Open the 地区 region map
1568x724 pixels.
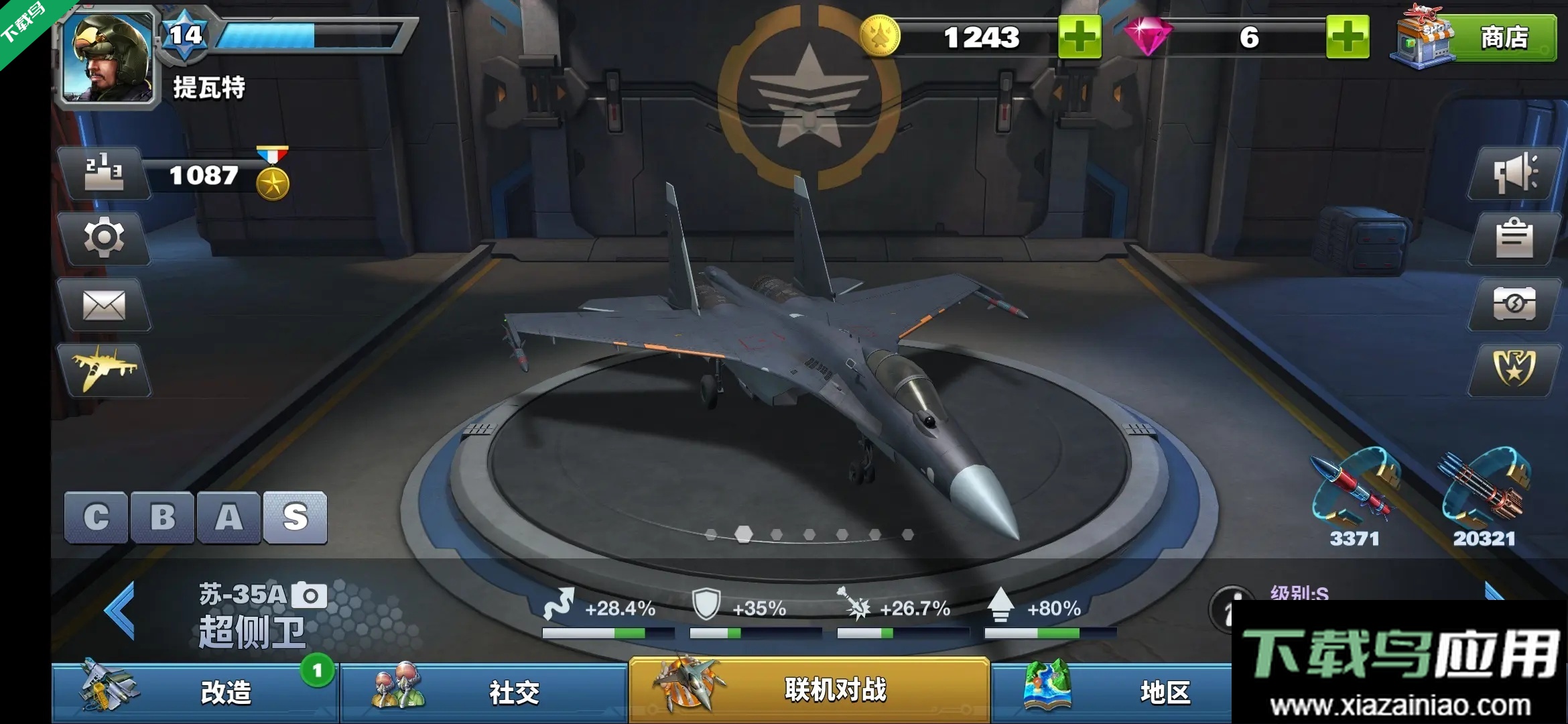click(x=1112, y=692)
